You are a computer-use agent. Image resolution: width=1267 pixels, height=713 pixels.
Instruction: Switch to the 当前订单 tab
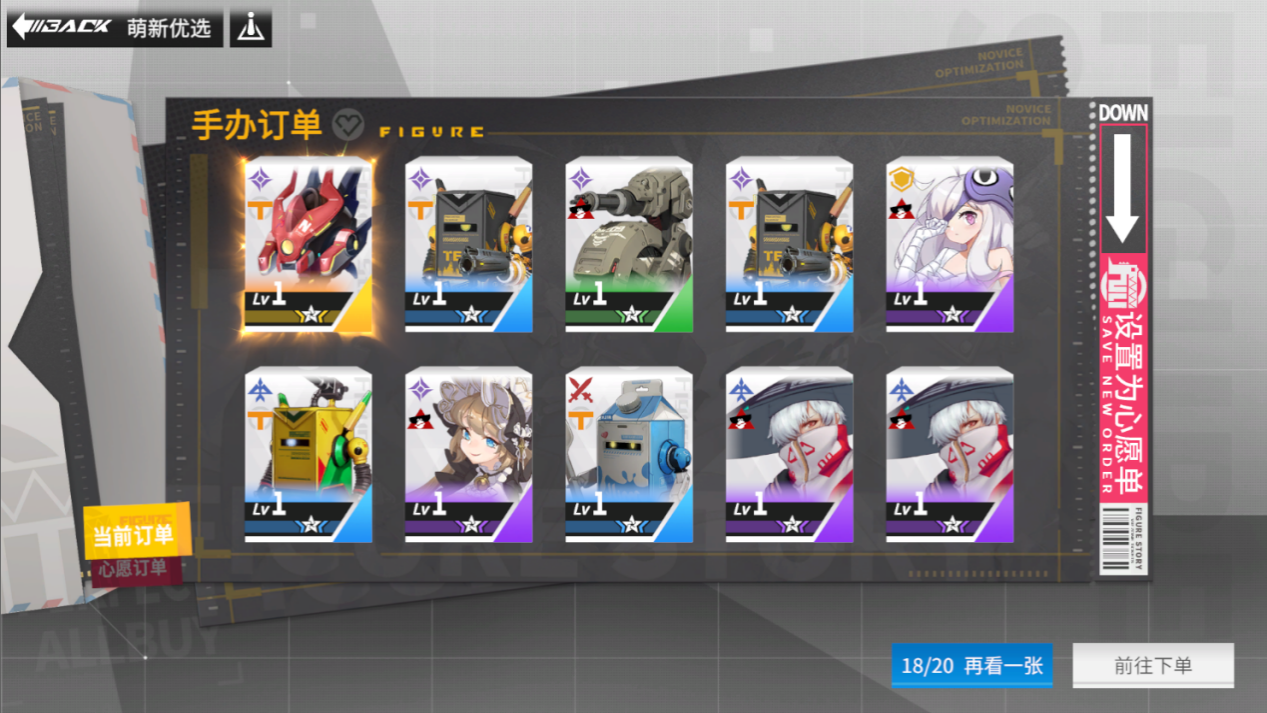[x=132, y=535]
